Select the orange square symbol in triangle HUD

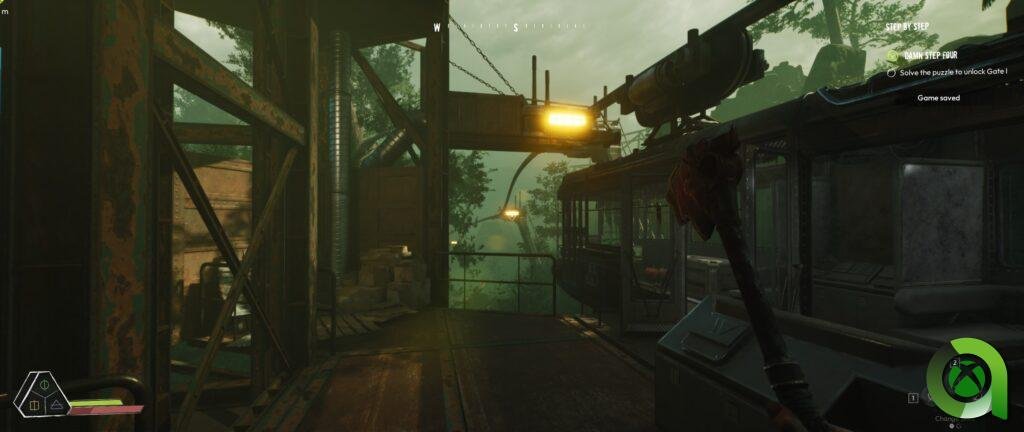tap(33, 404)
